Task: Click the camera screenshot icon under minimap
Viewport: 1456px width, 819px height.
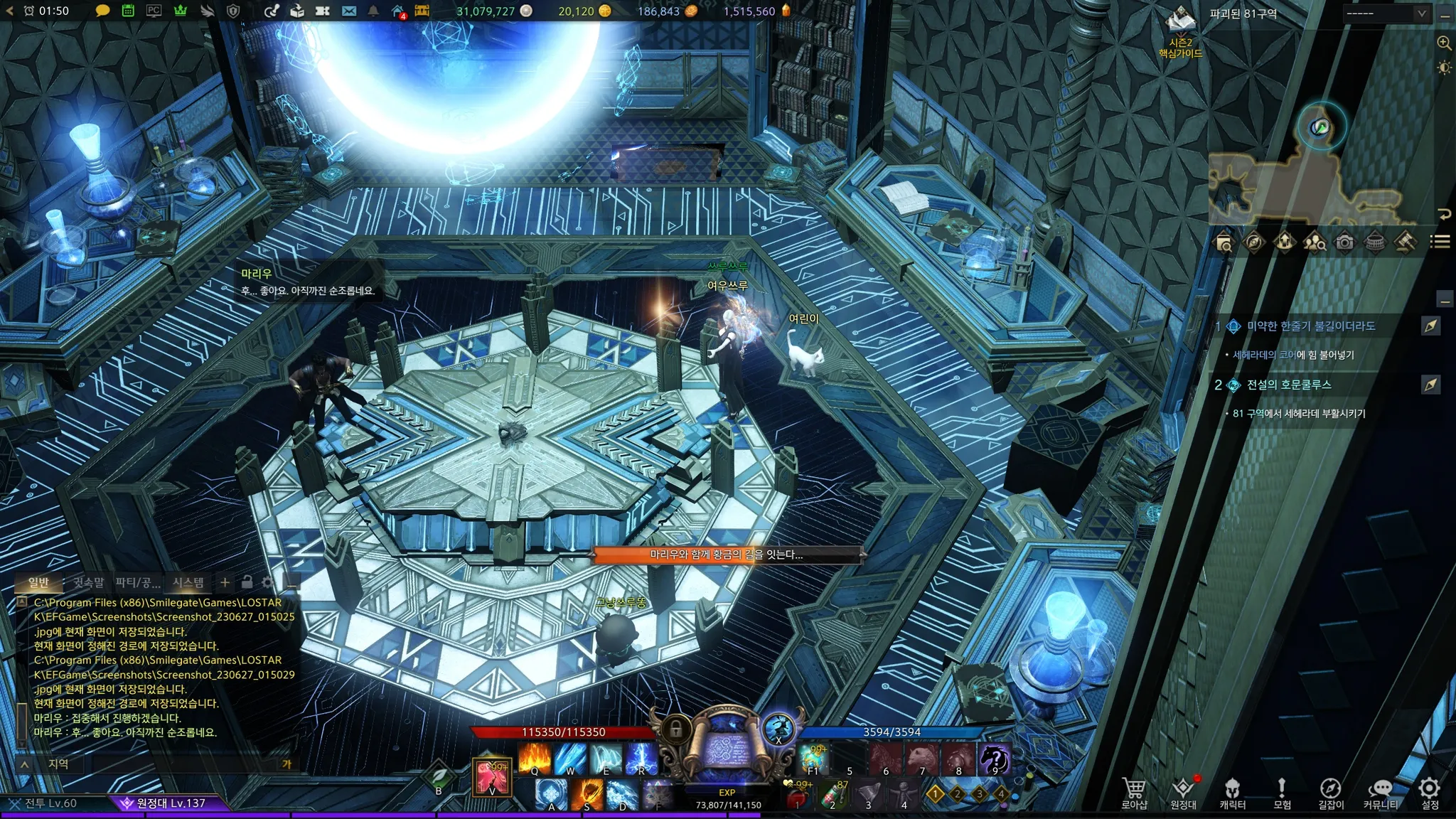Action: point(1344,242)
